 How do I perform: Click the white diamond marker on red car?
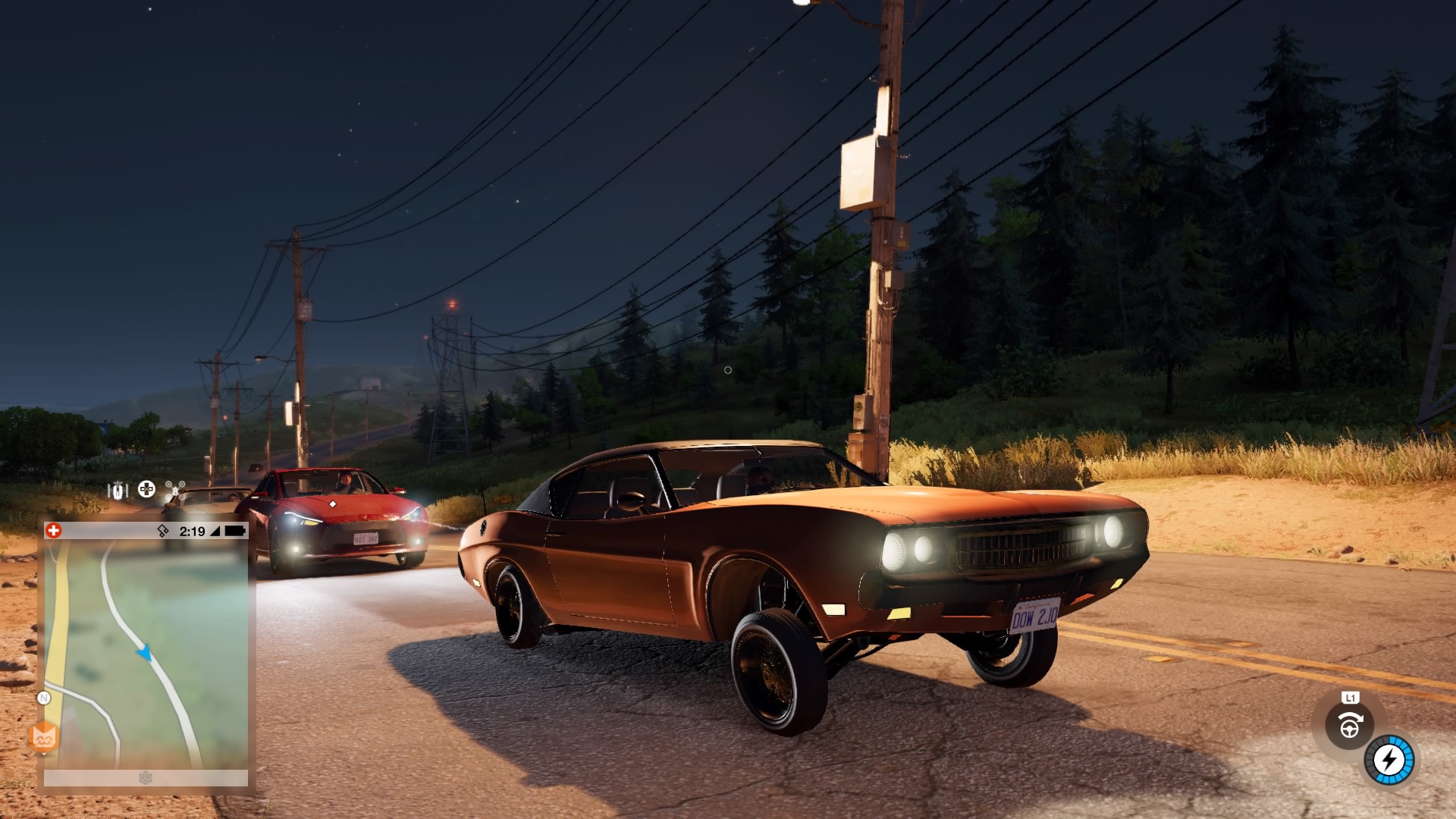click(x=332, y=504)
